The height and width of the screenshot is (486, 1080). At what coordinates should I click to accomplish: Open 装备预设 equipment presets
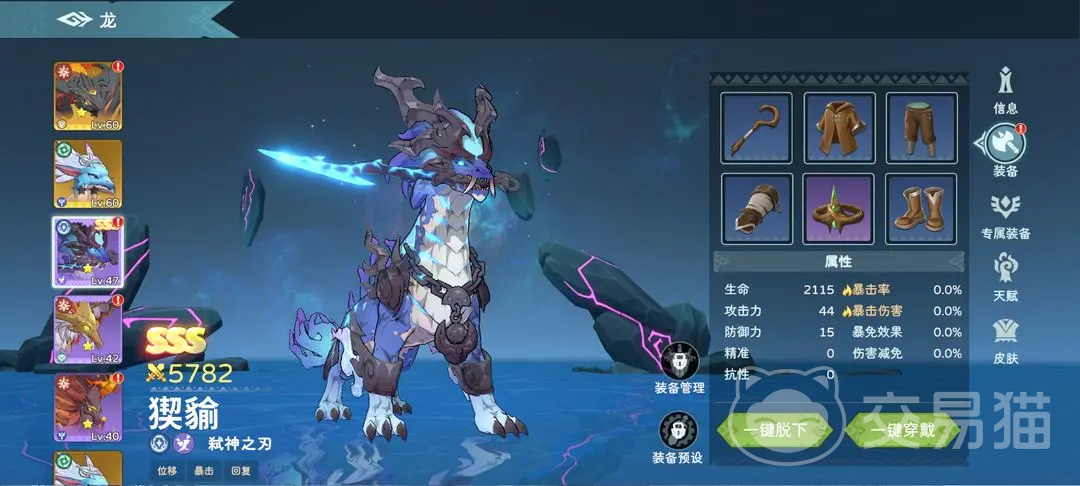(x=678, y=438)
